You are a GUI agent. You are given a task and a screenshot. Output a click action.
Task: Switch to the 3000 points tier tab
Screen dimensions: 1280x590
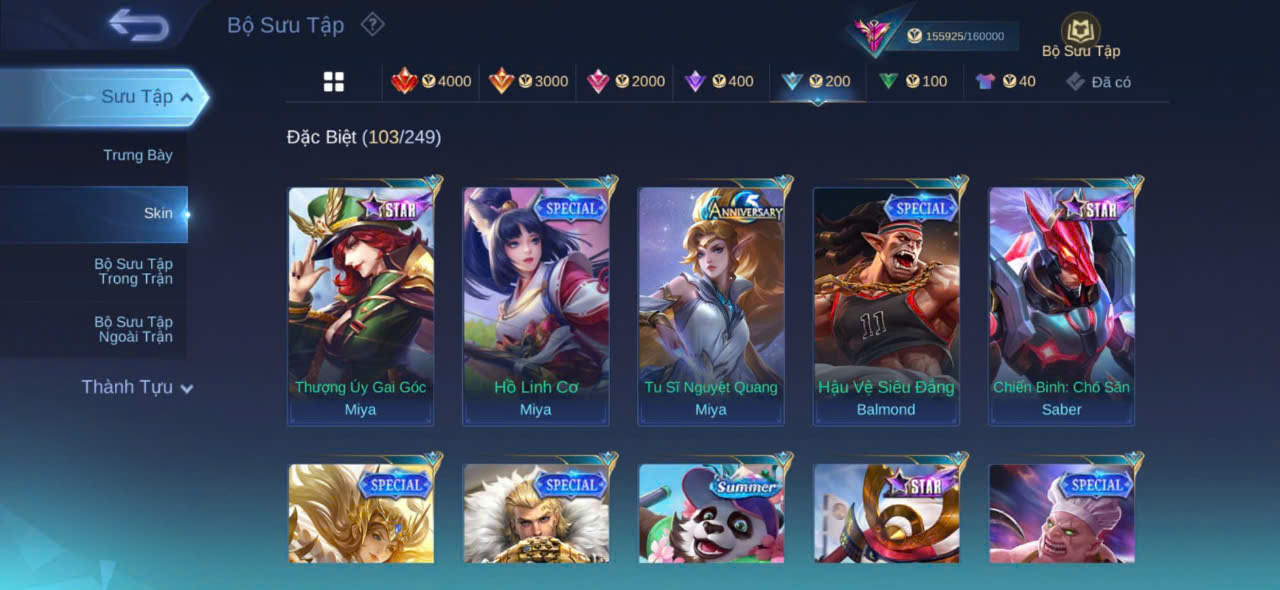(528, 82)
